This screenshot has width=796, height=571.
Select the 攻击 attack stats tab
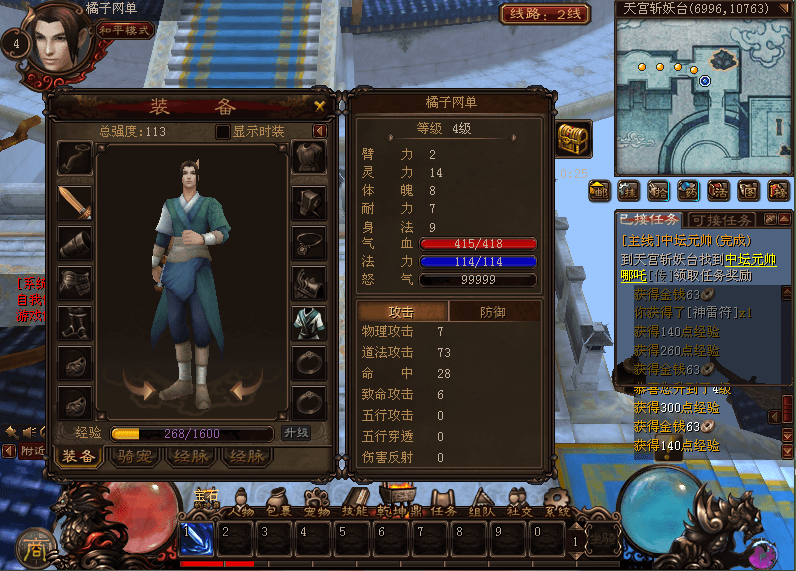click(402, 312)
